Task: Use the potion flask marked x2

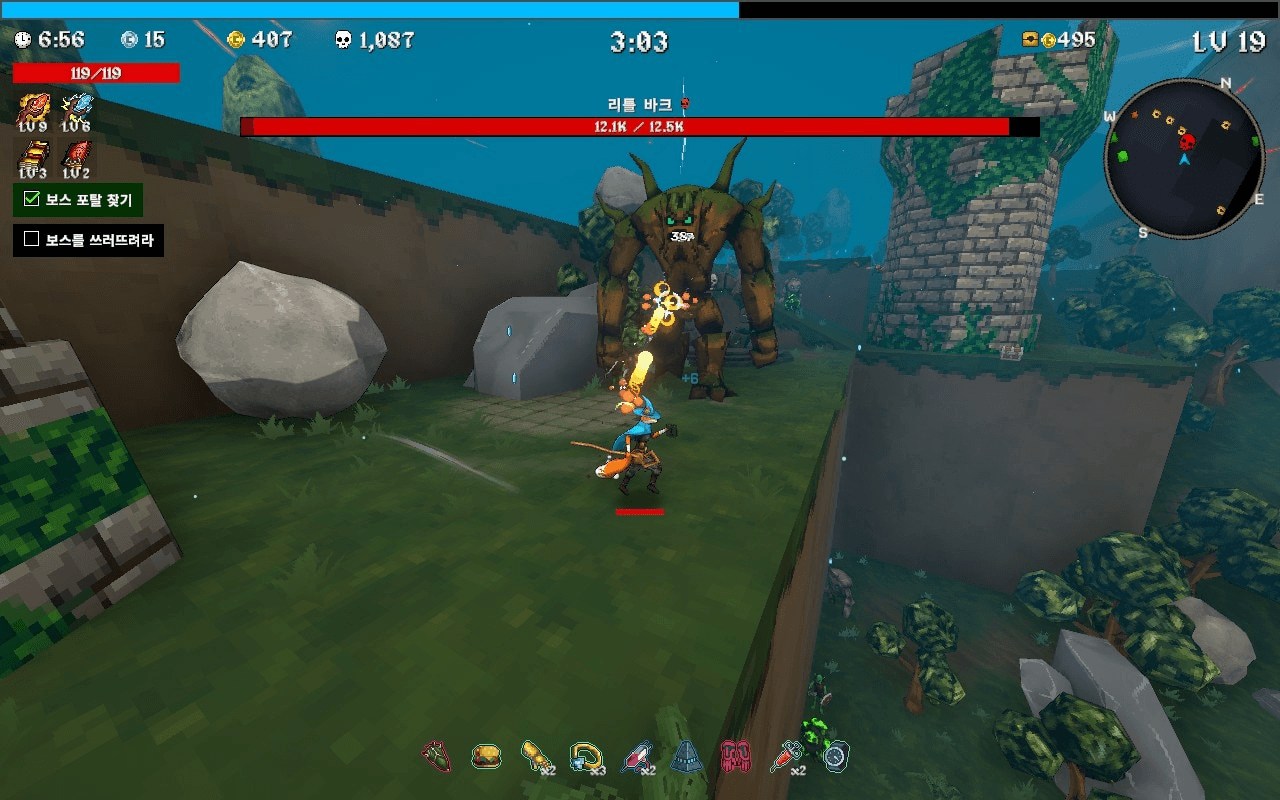Action: (637, 757)
